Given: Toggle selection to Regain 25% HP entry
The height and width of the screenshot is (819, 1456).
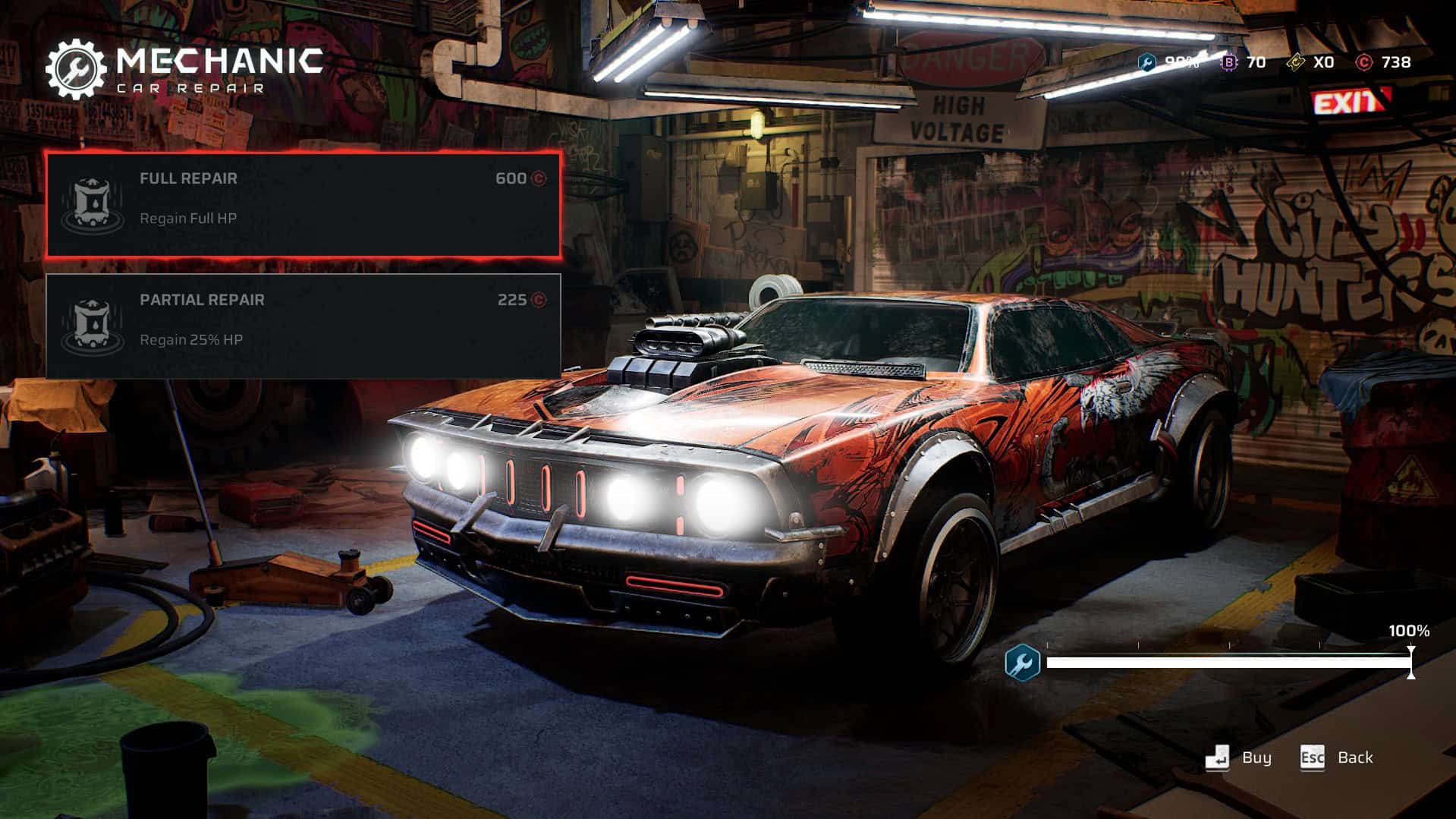Looking at the screenshot, I should [190, 339].
